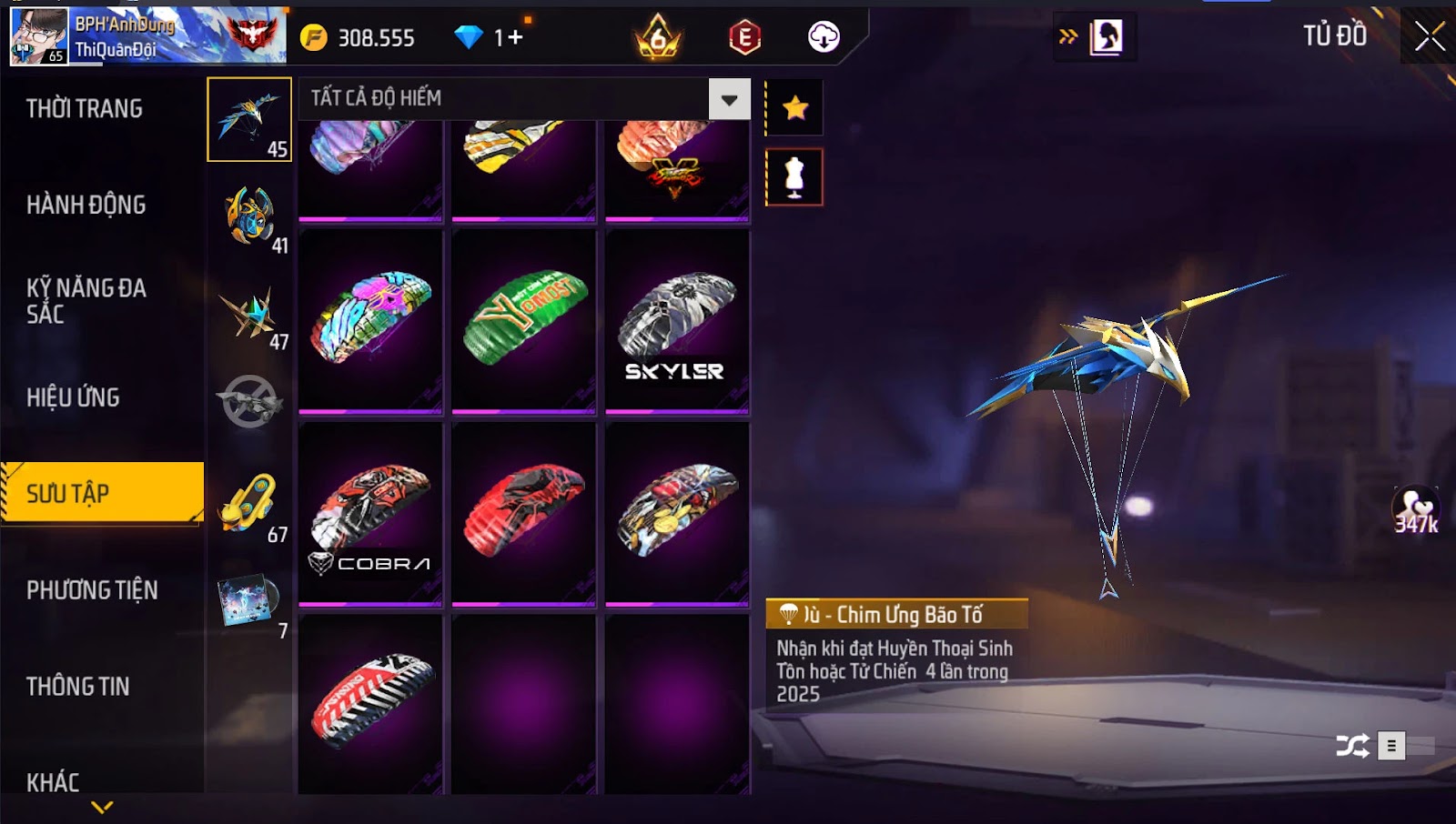Open the Hiệu Ứng tab

tap(74, 397)
